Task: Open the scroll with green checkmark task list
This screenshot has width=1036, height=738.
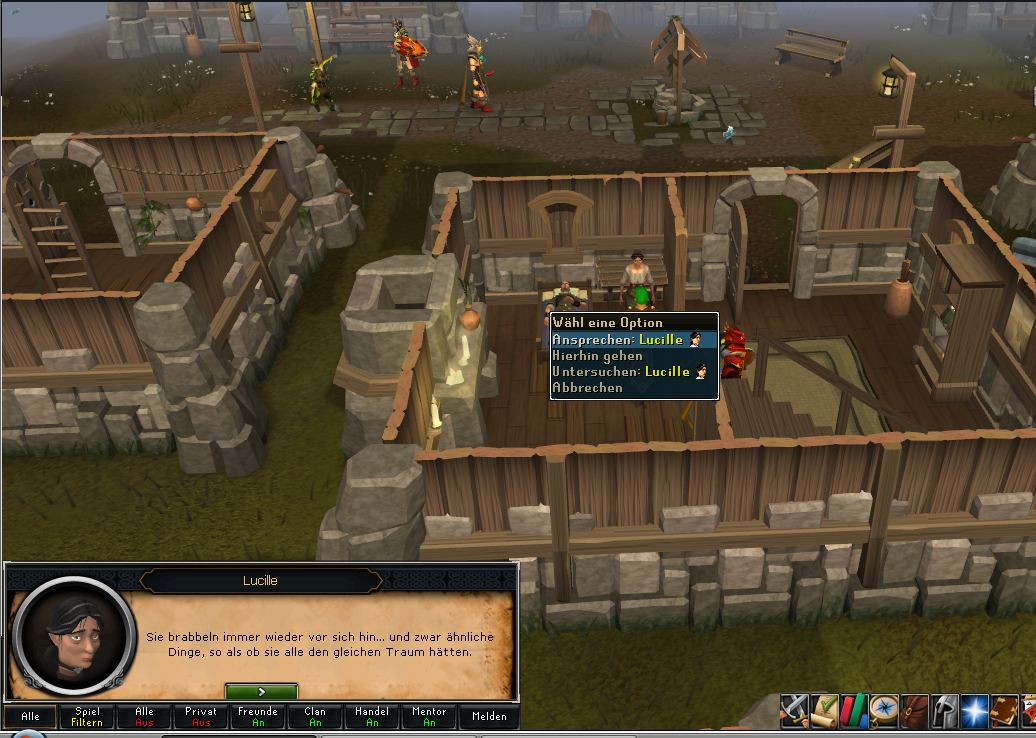Action: click(824, 710)
